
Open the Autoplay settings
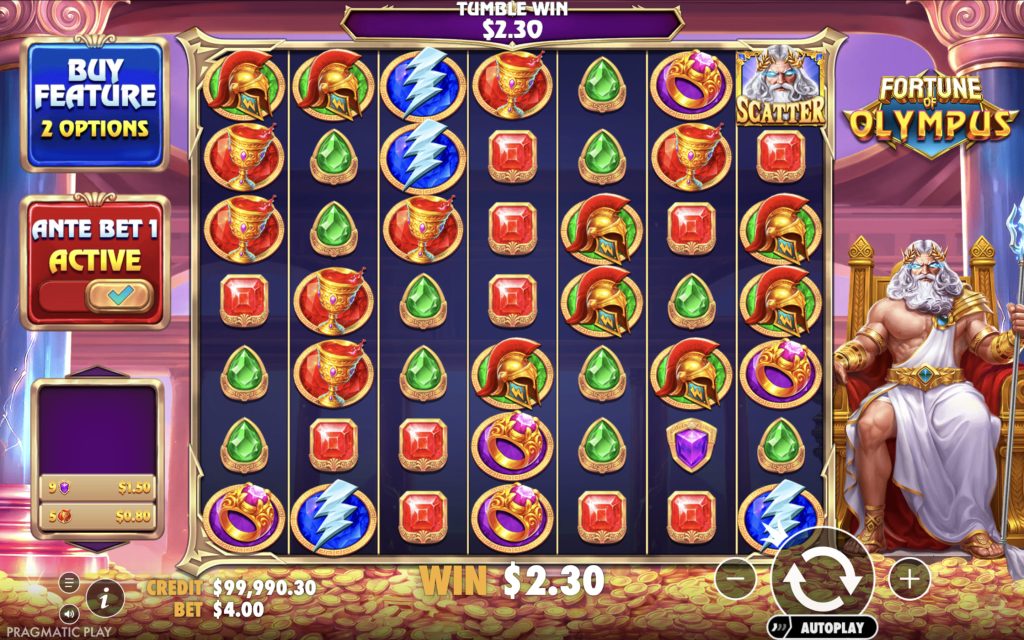(x=823, y=628)
